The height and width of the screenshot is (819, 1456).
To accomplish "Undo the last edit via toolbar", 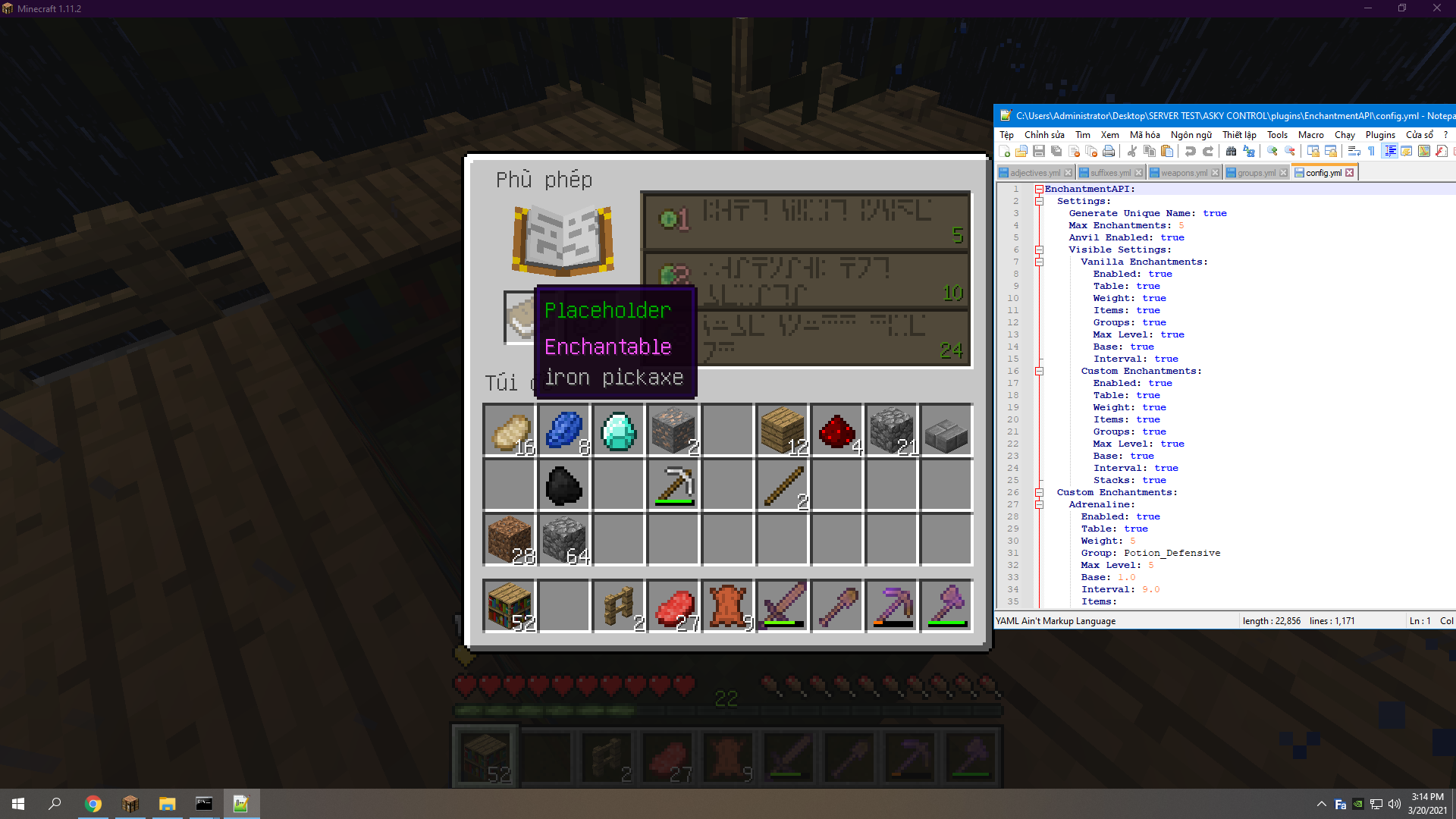I will point(1191,151).
